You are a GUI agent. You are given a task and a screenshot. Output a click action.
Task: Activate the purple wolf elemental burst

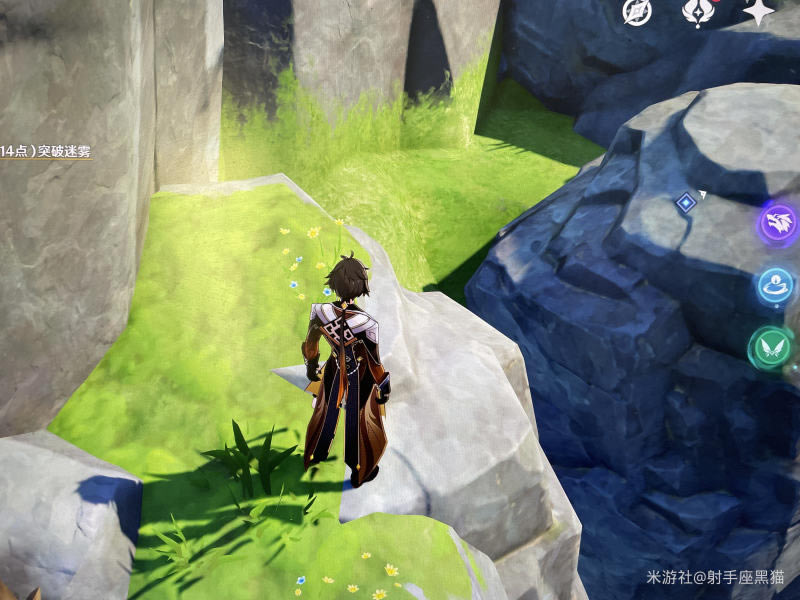tap(778, 221)
